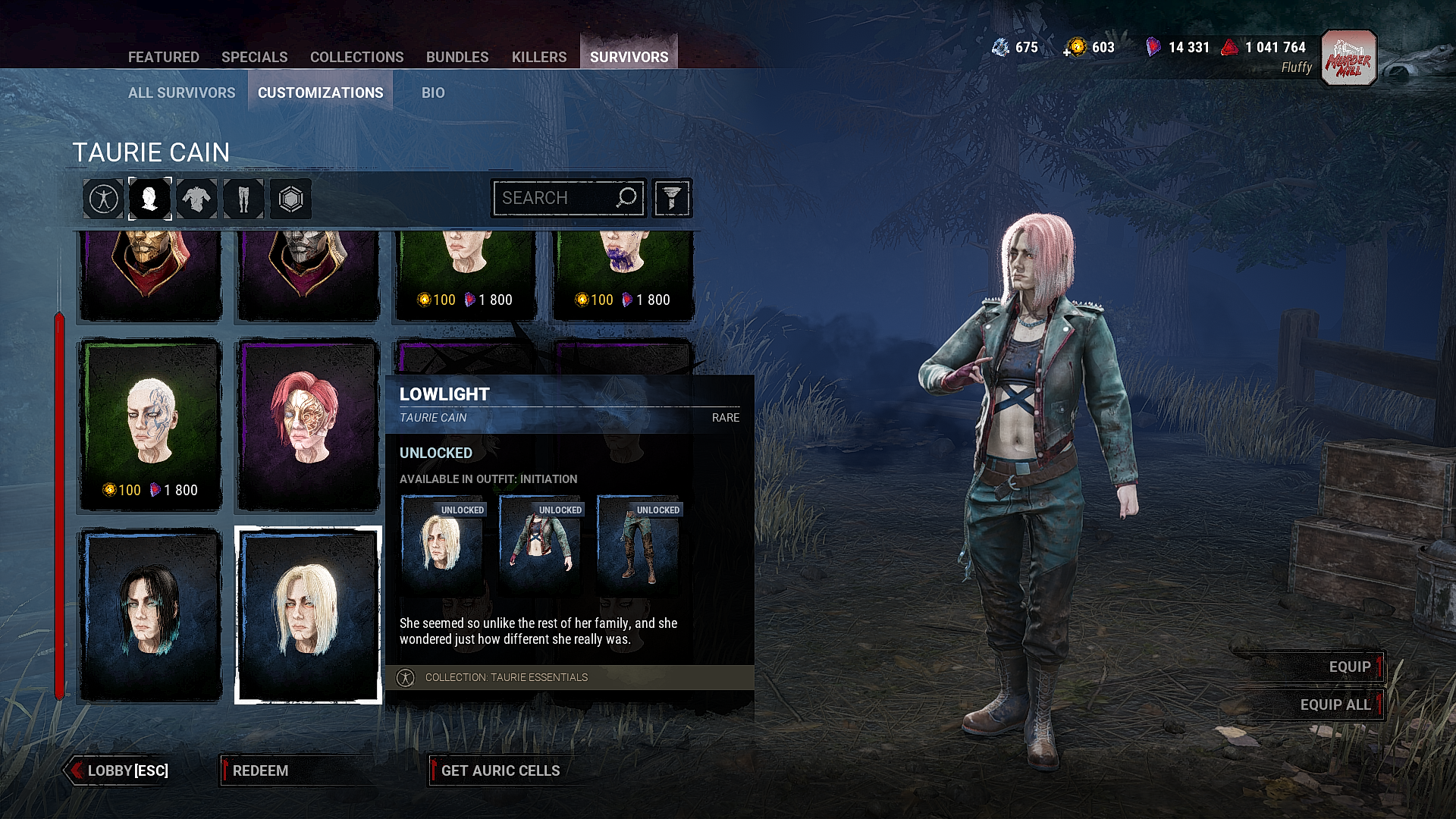Choose the red-haired golden mask head
Viewport: 1456px width, 819px height.
click(307, 425)
